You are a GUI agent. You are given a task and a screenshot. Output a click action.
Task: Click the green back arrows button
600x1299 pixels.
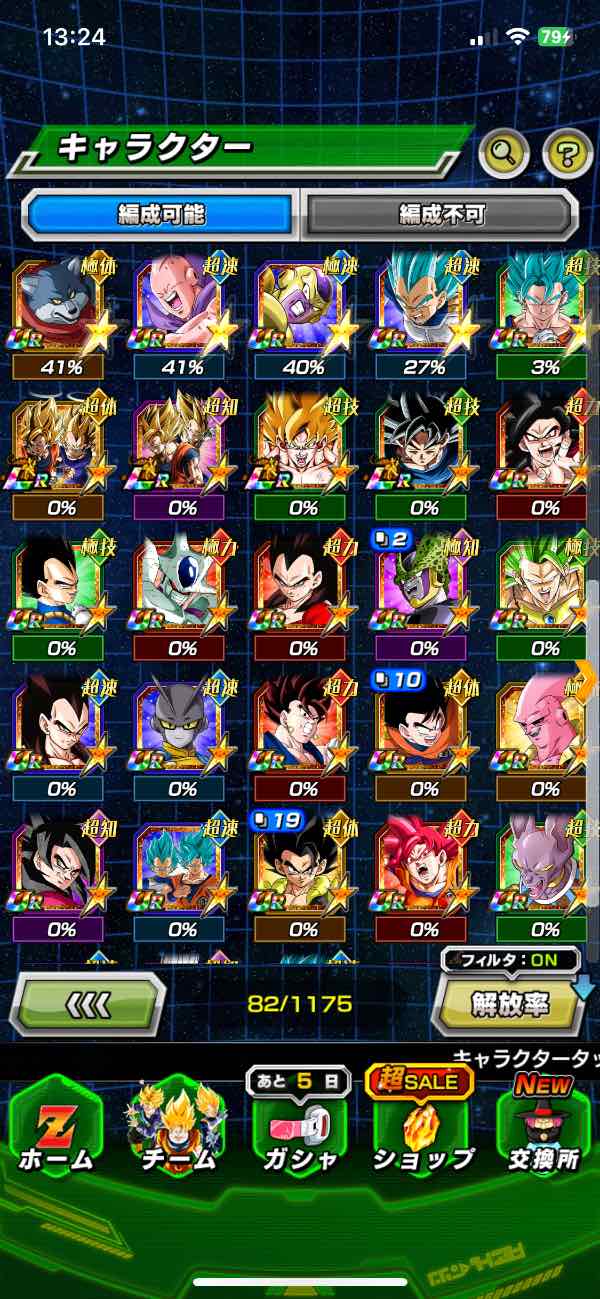click(x=87, y=1003)
